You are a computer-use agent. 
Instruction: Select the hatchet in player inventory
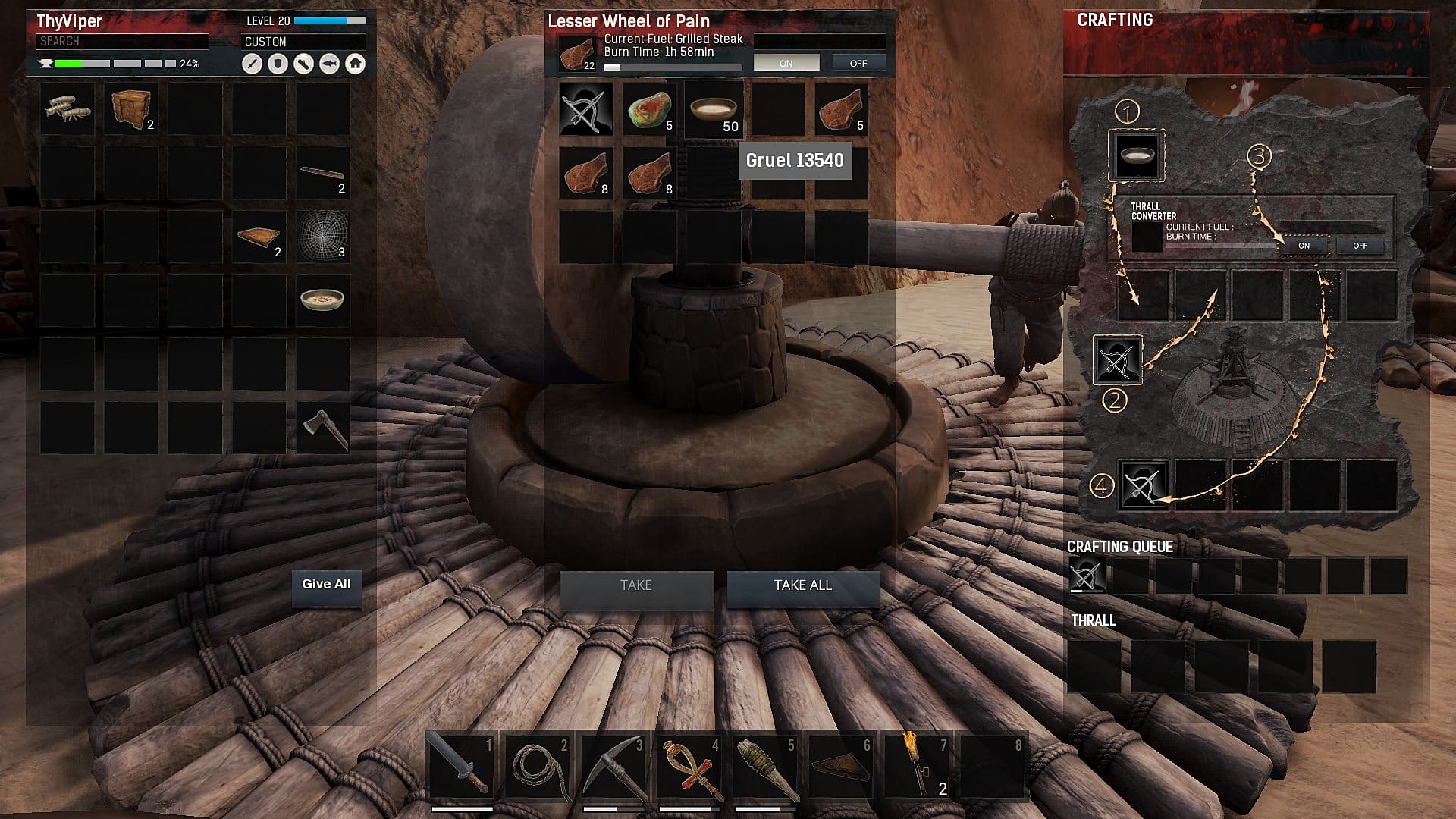[x=322, y=428]
